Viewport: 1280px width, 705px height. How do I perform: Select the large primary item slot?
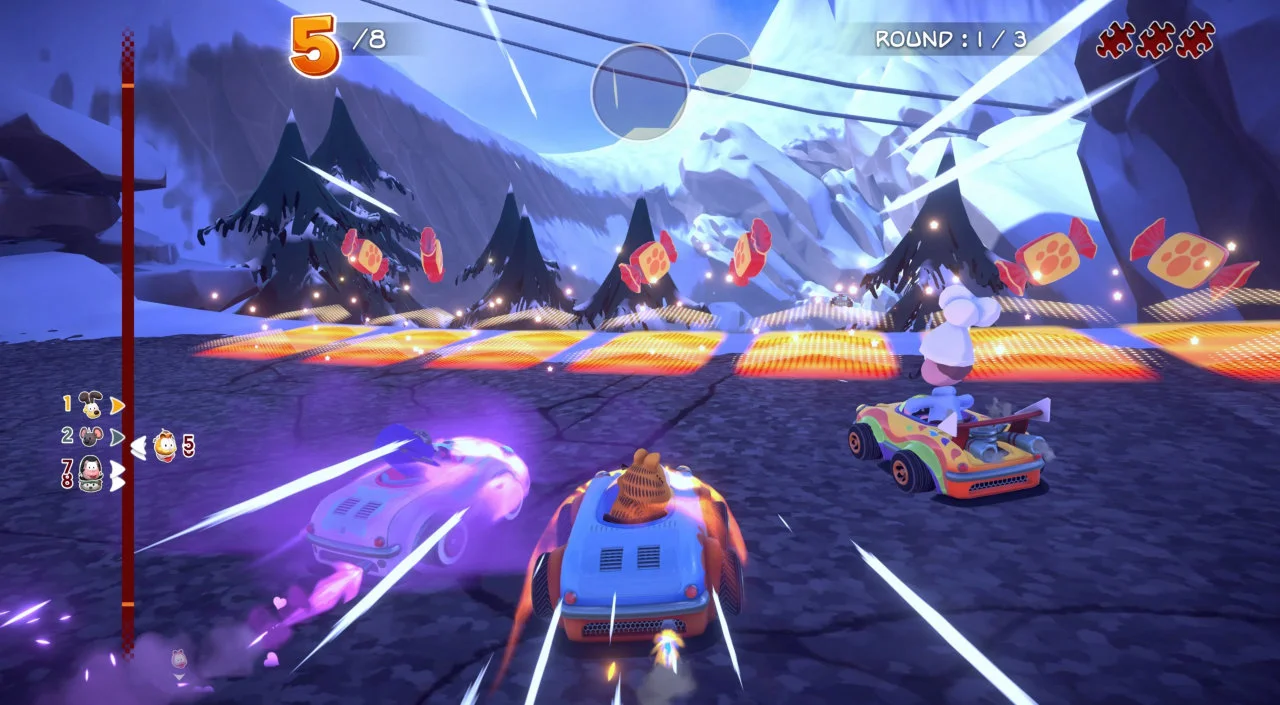(x=639, y=91)
